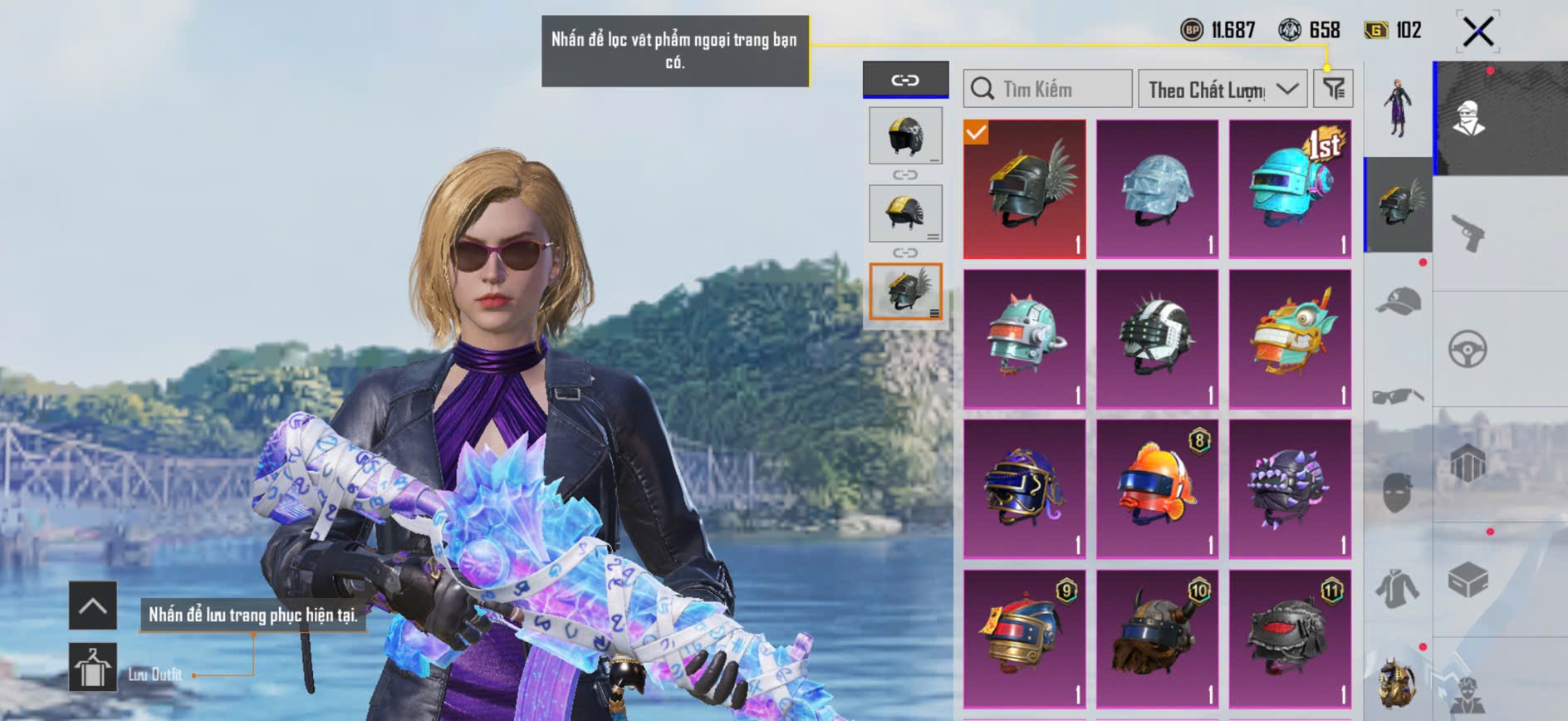Screen dimensions: 1568x721
Task: Toggle the owned items filter button
Action: (x=1333, y=88)
